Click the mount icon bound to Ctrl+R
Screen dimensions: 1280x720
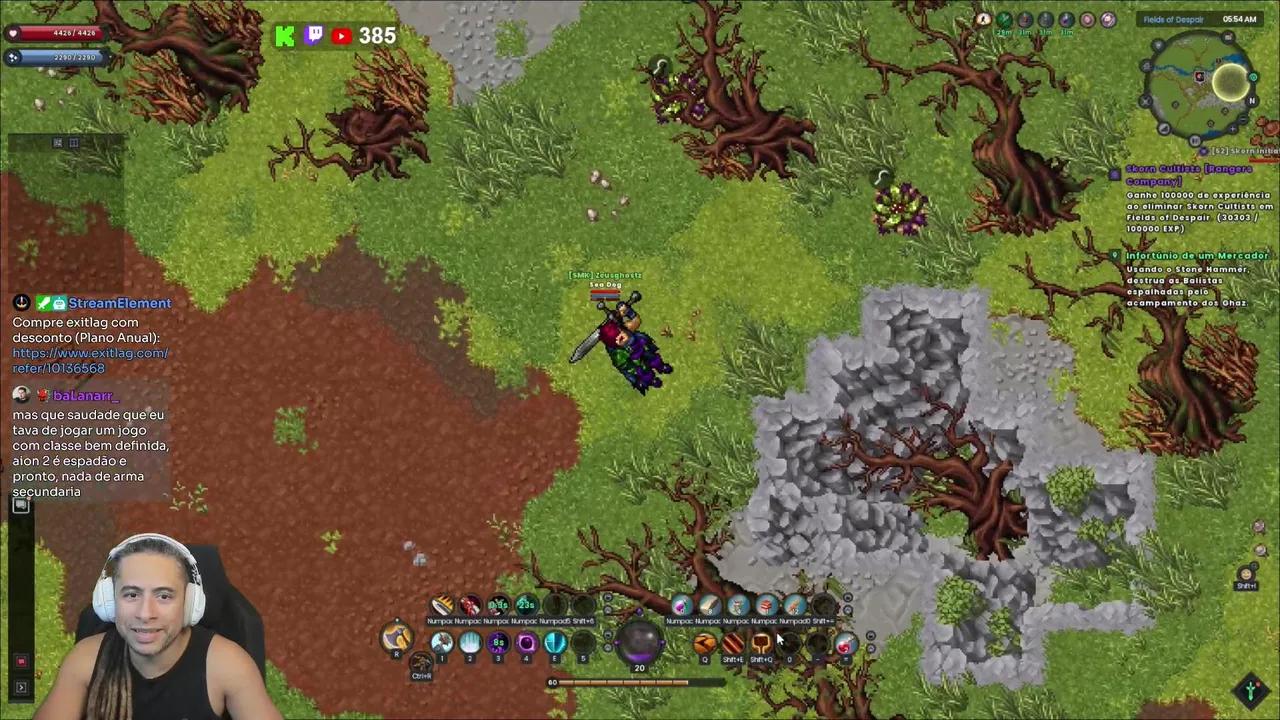click(x=420, y=661)
